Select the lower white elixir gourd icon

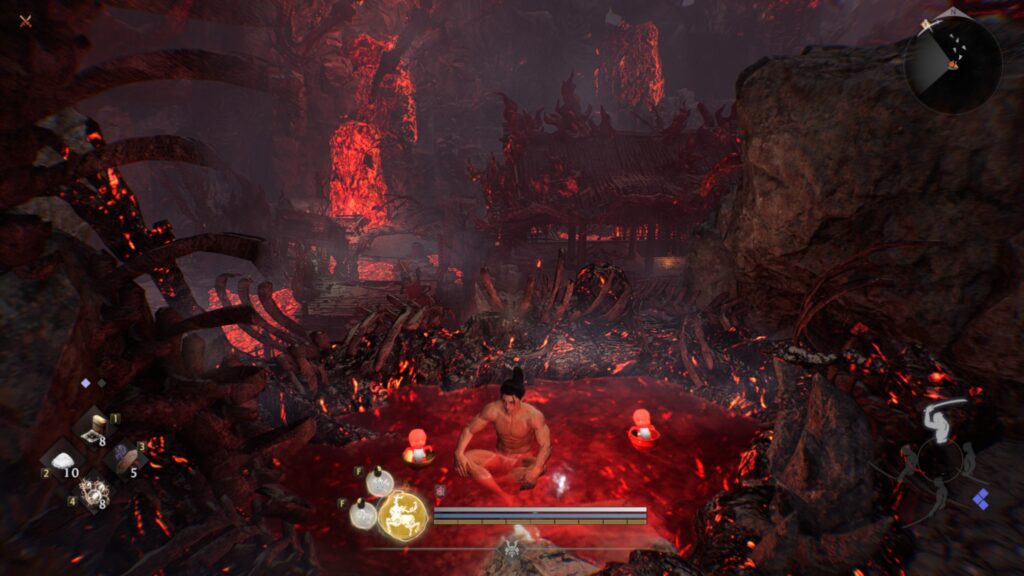tap(363, 515)
